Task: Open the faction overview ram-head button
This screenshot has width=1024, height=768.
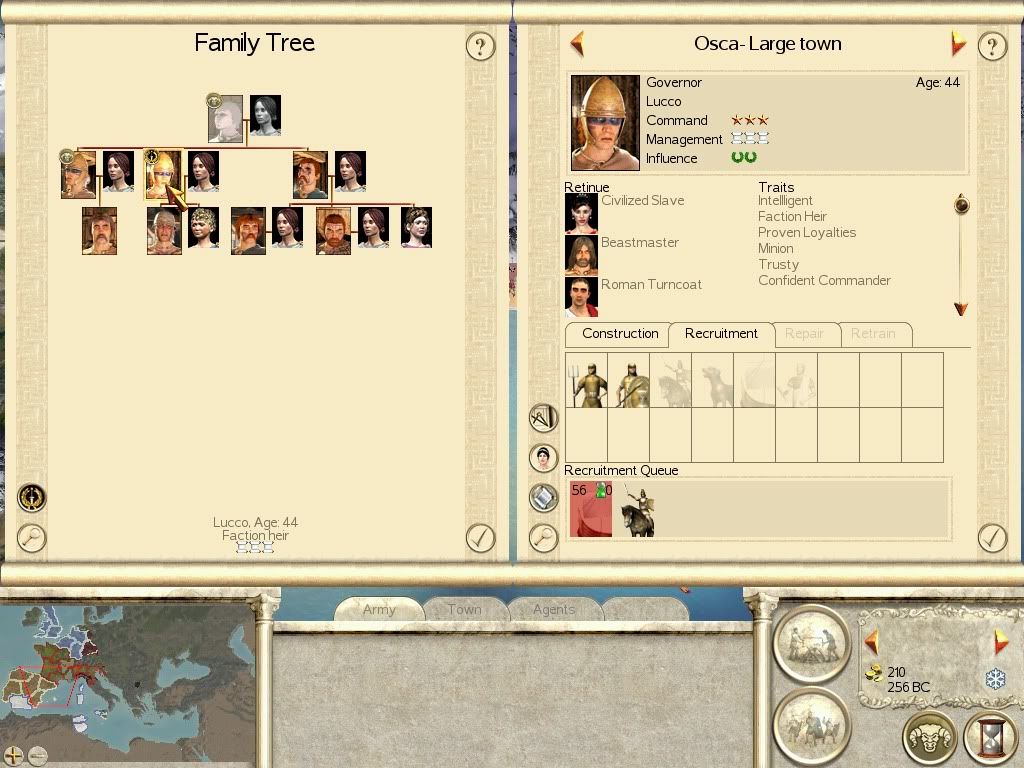Action: click(929, 738)
